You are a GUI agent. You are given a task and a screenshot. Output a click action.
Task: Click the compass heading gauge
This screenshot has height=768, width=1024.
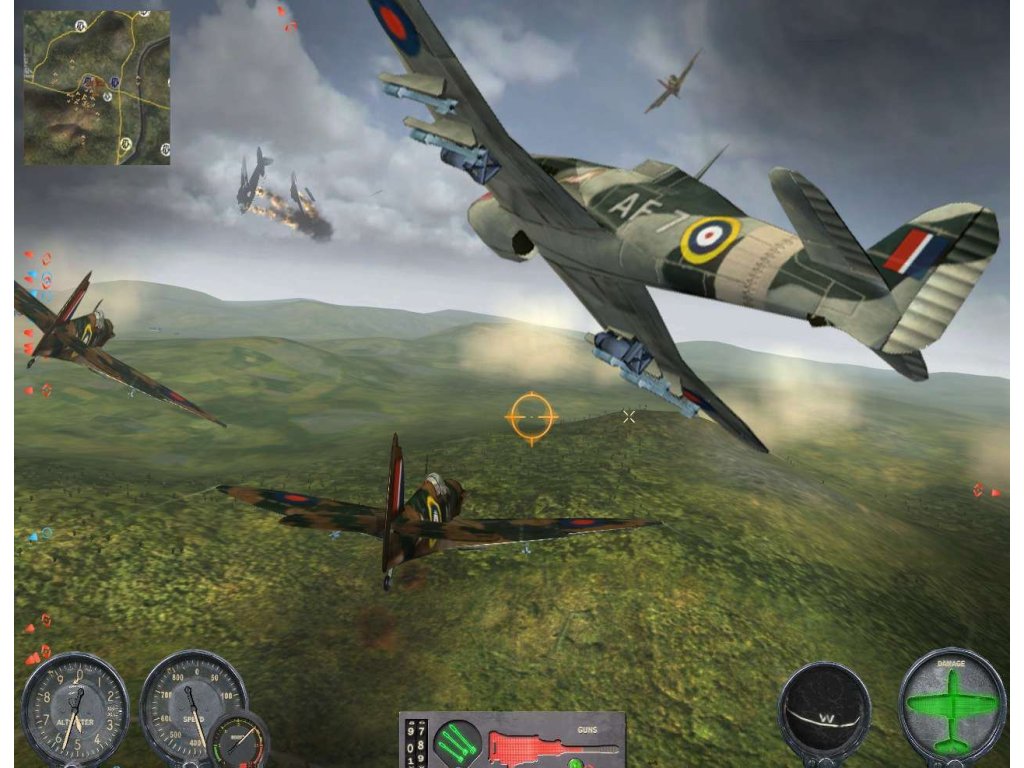(824, 710)
